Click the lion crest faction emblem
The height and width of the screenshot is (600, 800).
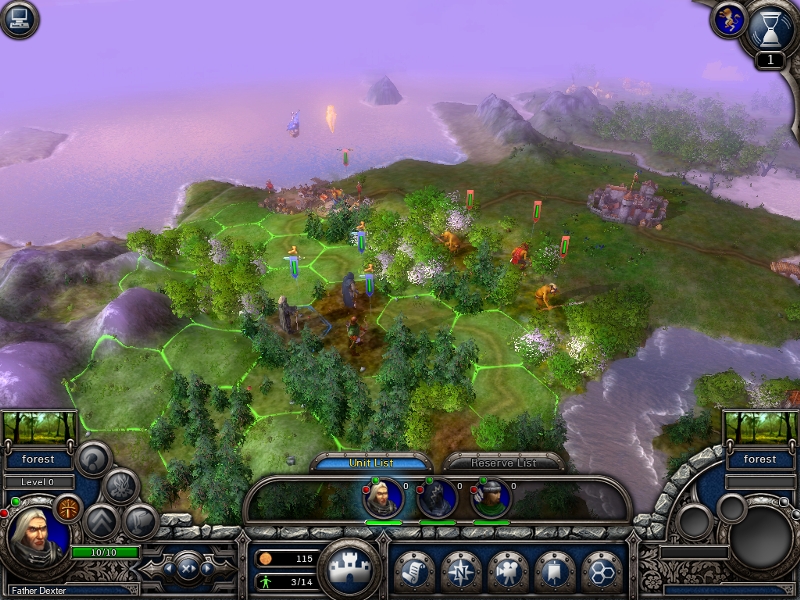coord(727,20)
